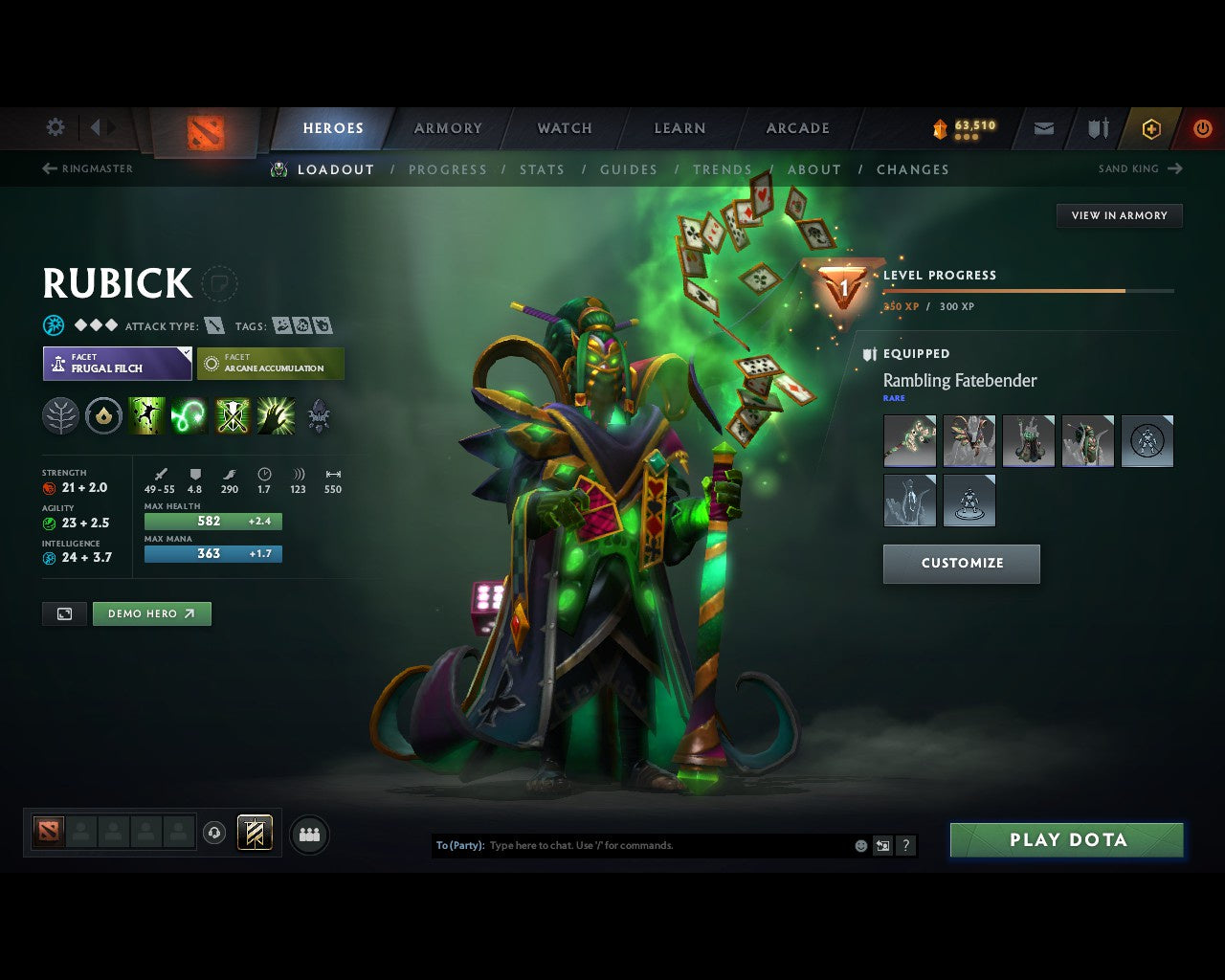Open the Fade Bolt ability icon

[189, 415]
